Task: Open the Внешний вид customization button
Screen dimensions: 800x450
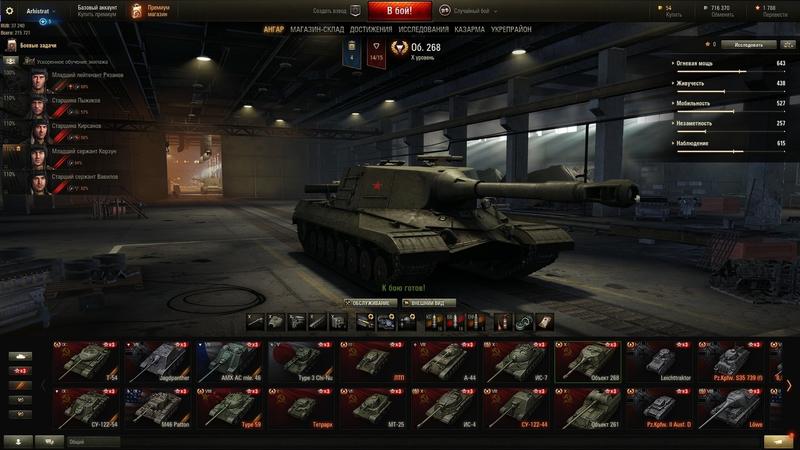Action: click(429, 302)
